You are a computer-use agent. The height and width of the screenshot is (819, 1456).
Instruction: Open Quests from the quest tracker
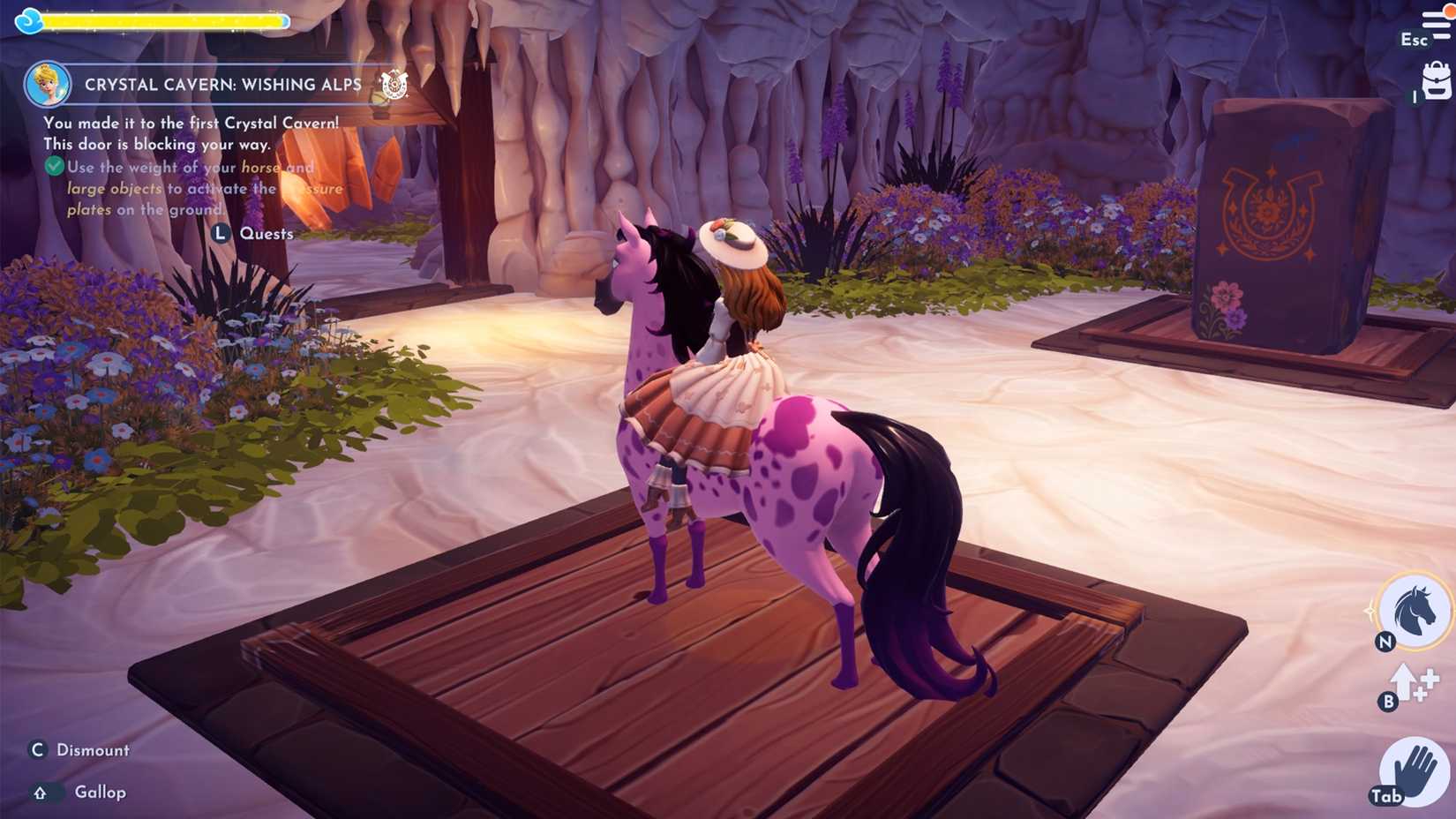click(266, 233)
